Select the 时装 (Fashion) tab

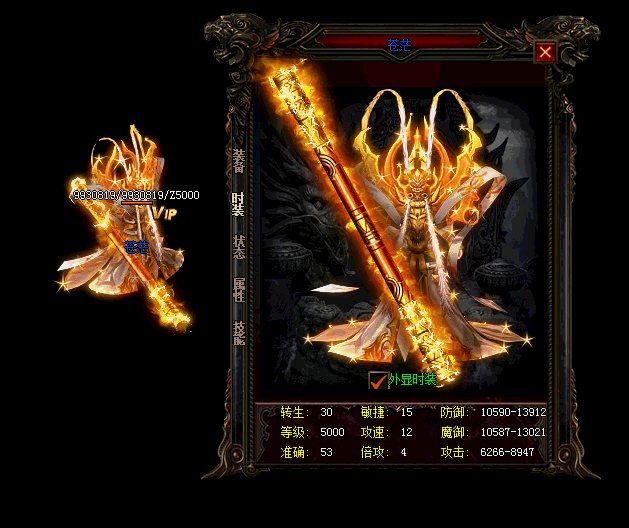(x=238, y=204)
